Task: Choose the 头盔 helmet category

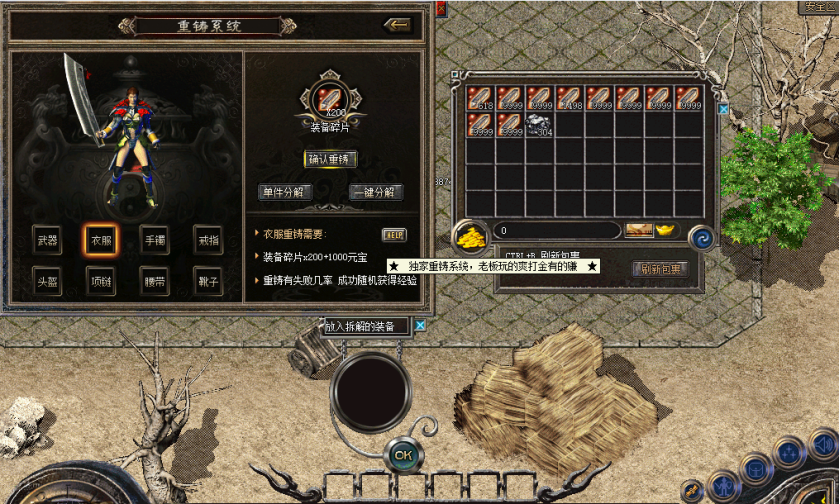Action: pyautogui.click(x=47, y=281)
